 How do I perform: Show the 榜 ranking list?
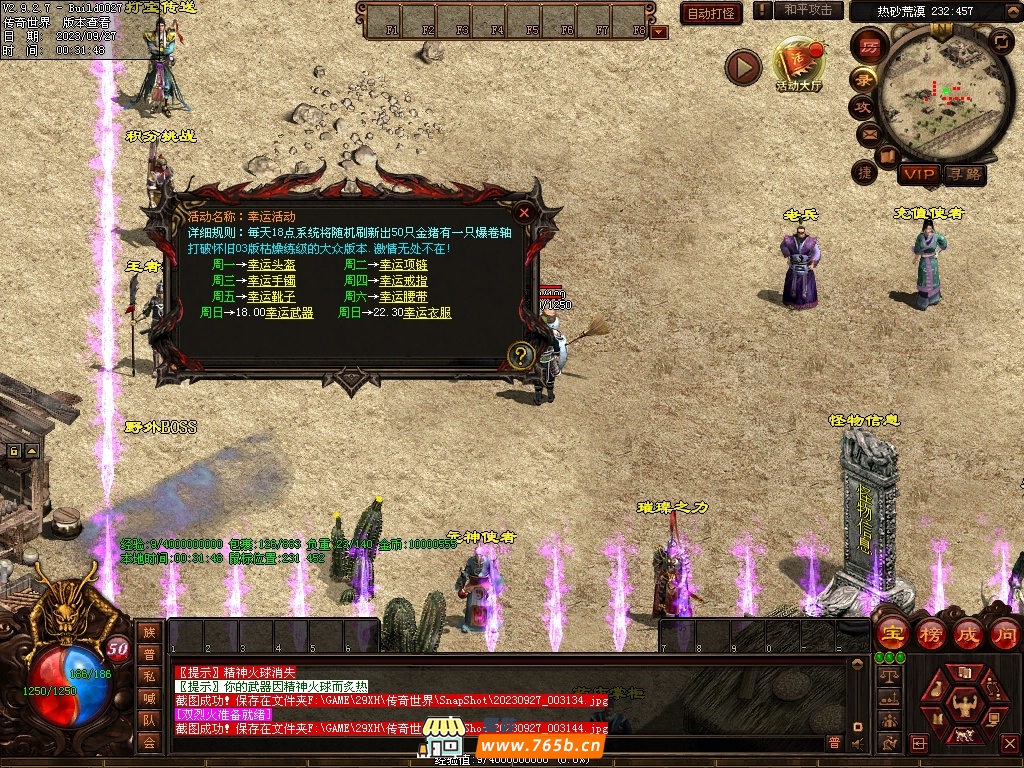[930, 633]
